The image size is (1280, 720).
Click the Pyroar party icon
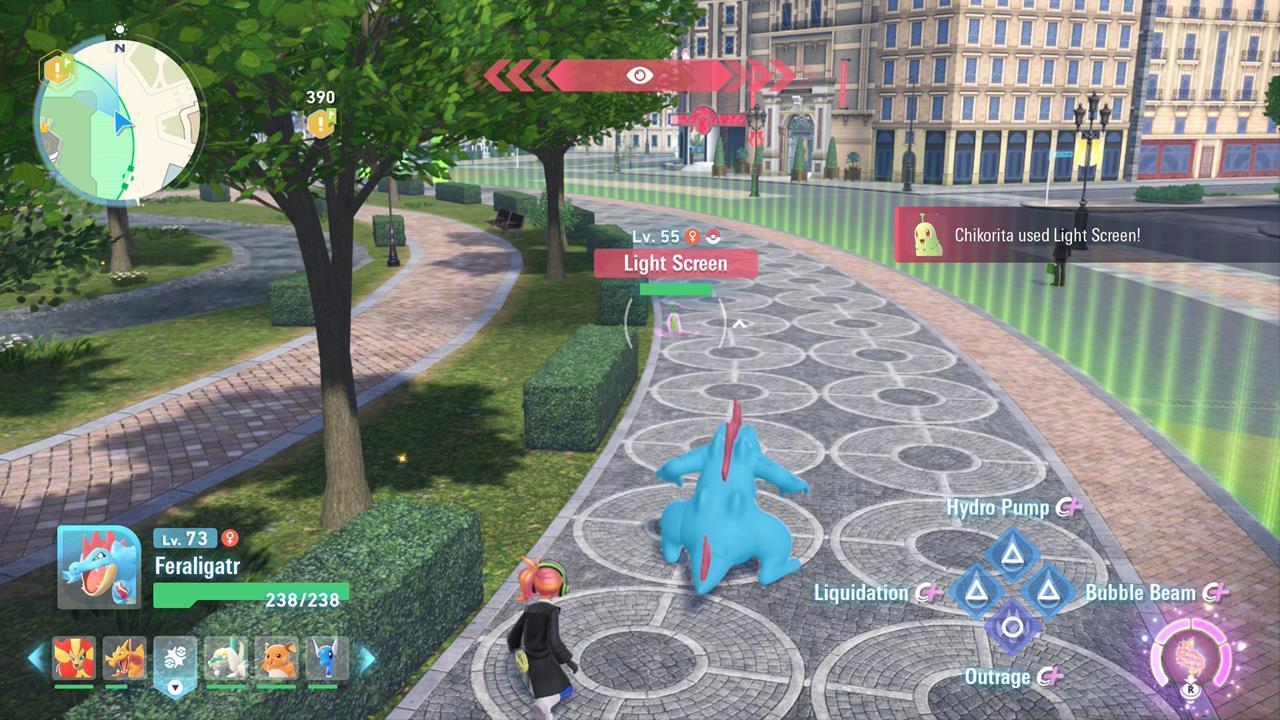[x=74, y=658]
